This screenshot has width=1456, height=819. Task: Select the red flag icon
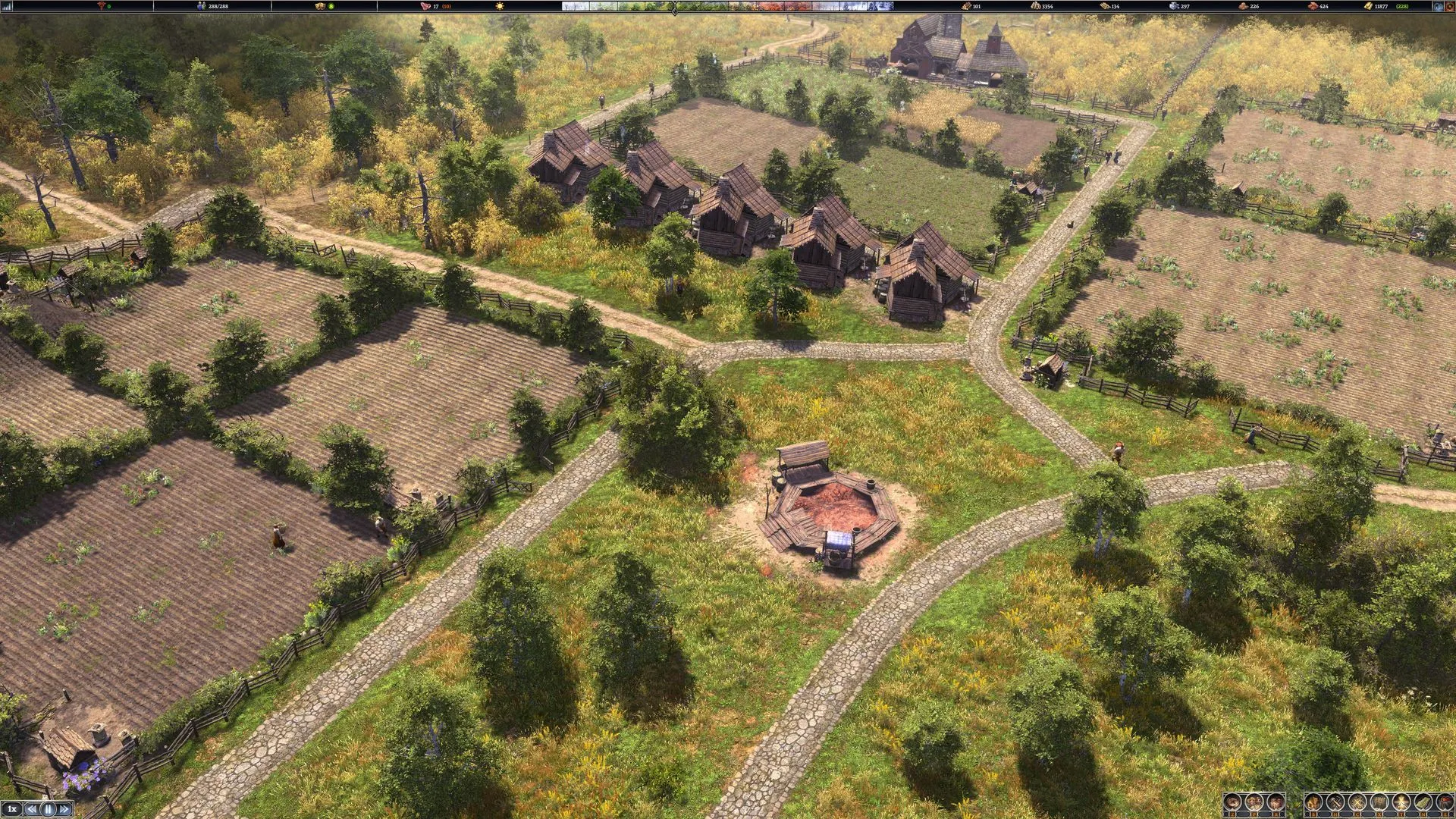1445,802
